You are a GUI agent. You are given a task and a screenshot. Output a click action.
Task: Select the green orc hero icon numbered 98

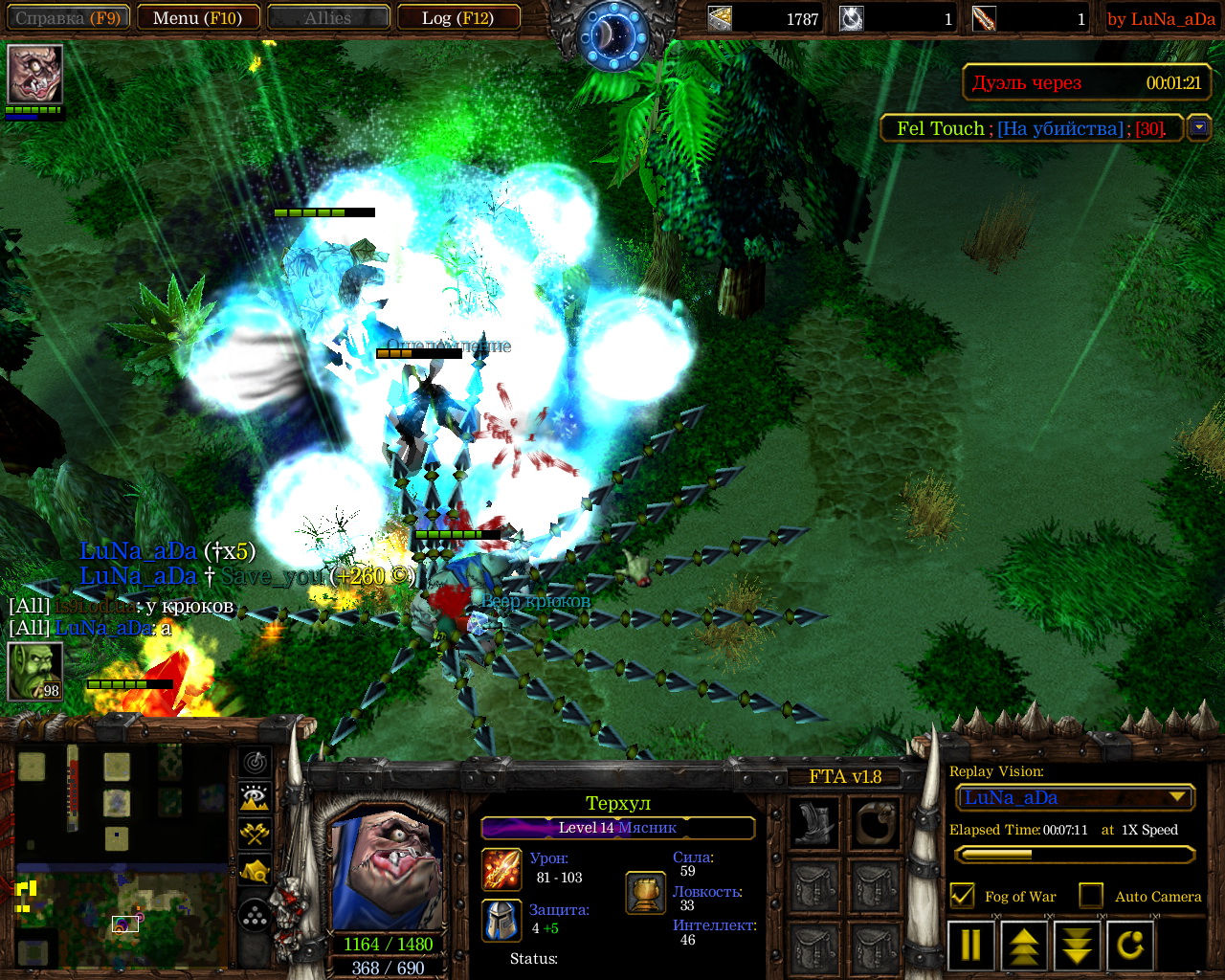pos(35,671)
